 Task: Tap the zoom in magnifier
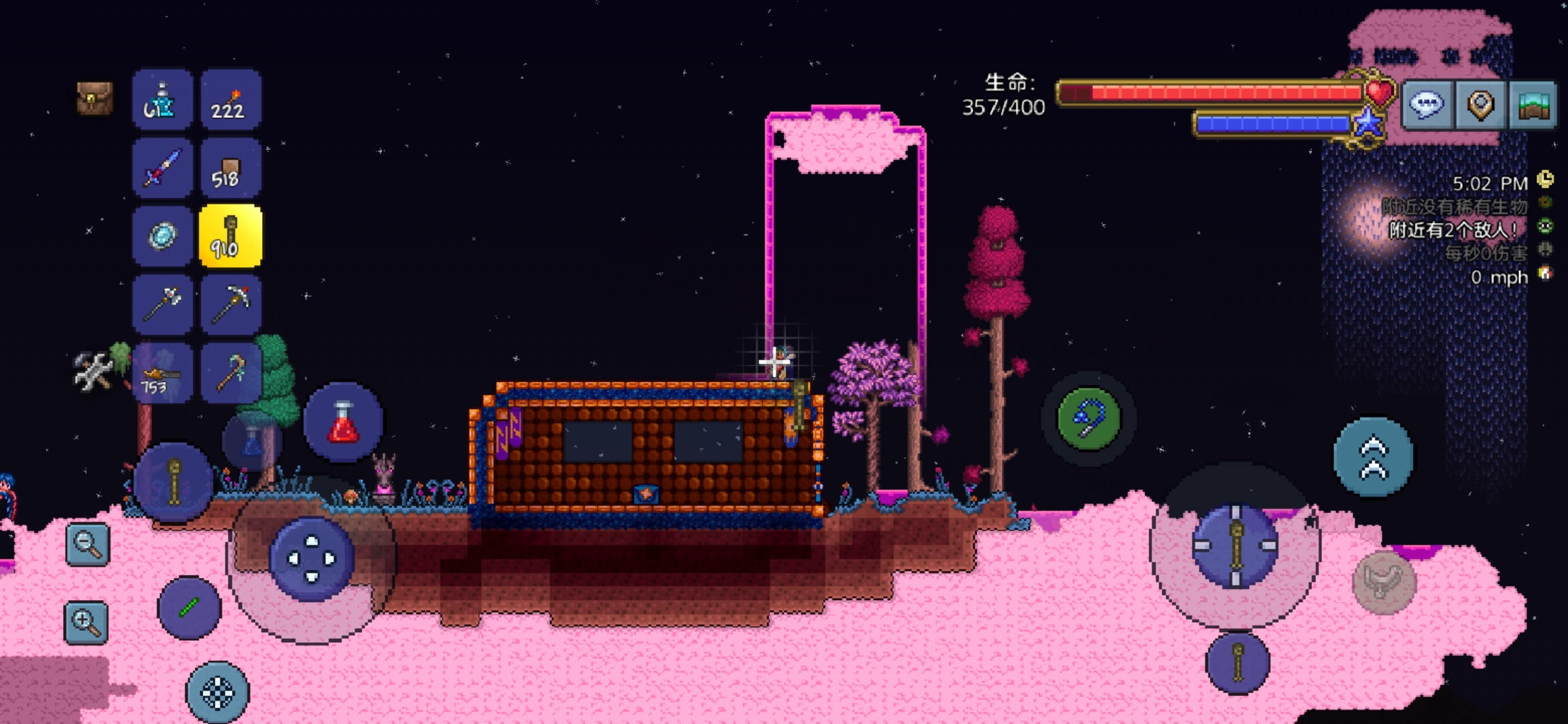coord(86,622)
